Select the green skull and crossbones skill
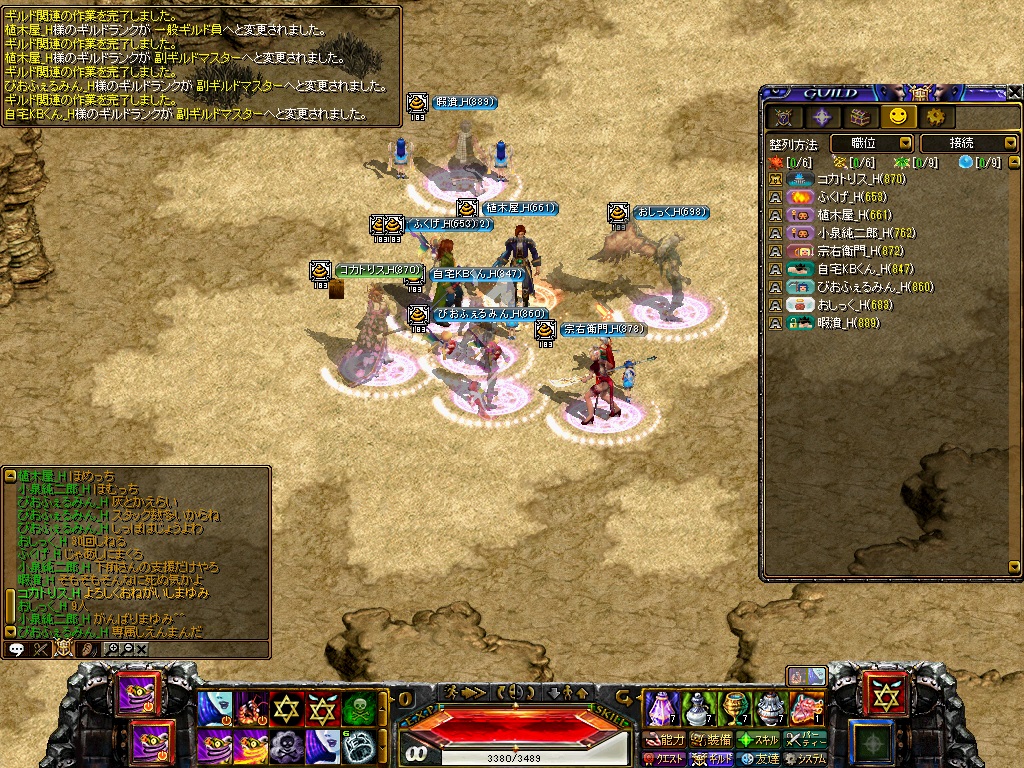This screenshot has height=768, width=1024. coord(358,708)
